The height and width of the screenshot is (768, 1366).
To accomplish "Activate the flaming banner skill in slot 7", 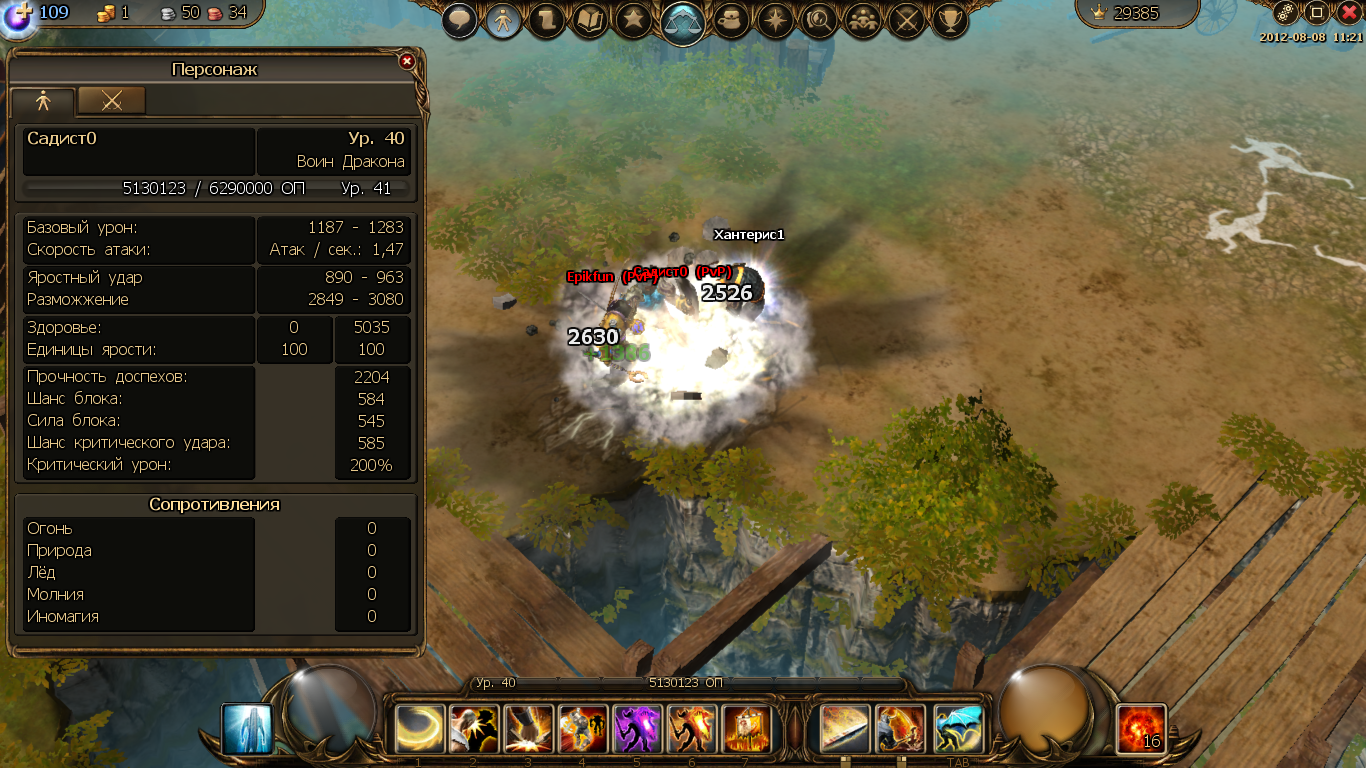I will coord(746,729).
